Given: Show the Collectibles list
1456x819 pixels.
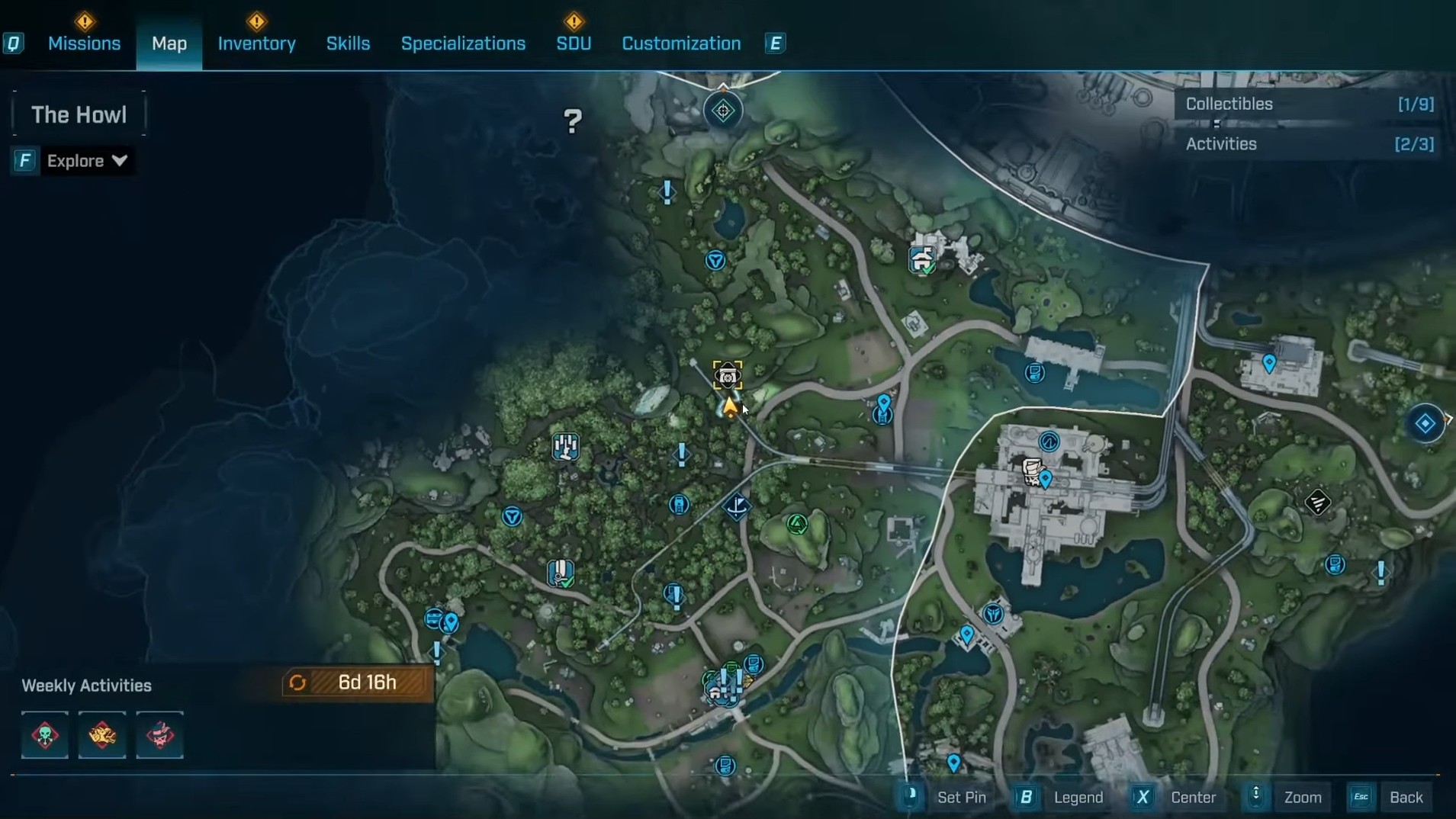Looking at the screenshot, I should tap(1308, 104).
